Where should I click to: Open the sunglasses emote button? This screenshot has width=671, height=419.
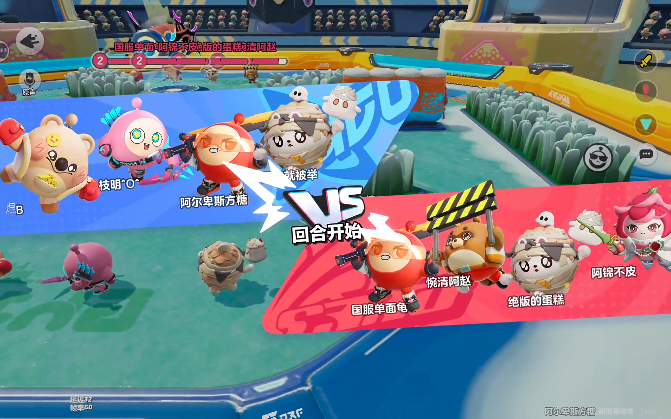point(598,155)
